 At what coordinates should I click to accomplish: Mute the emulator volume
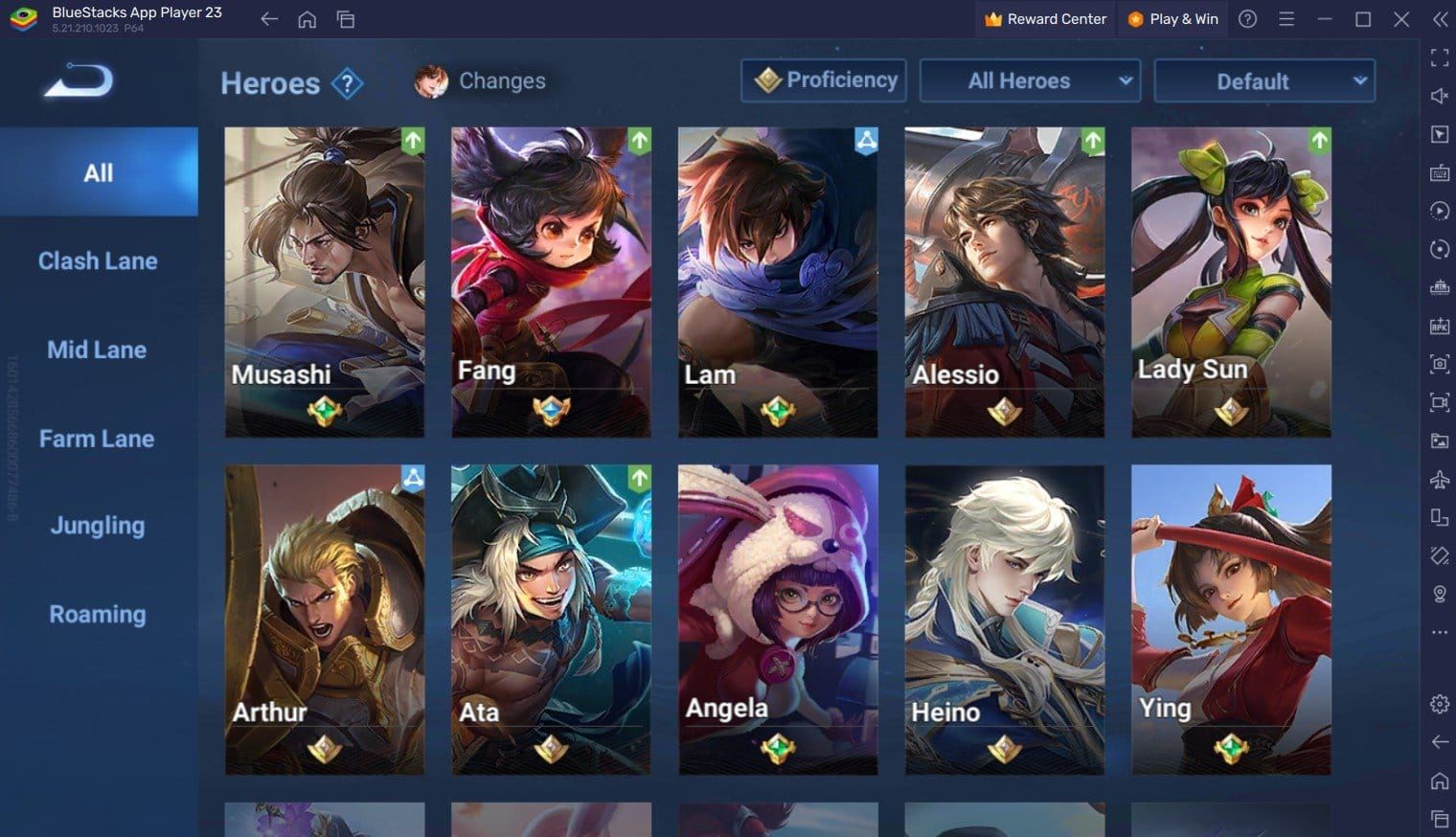pyautogui.click(x=1439, y=96)
